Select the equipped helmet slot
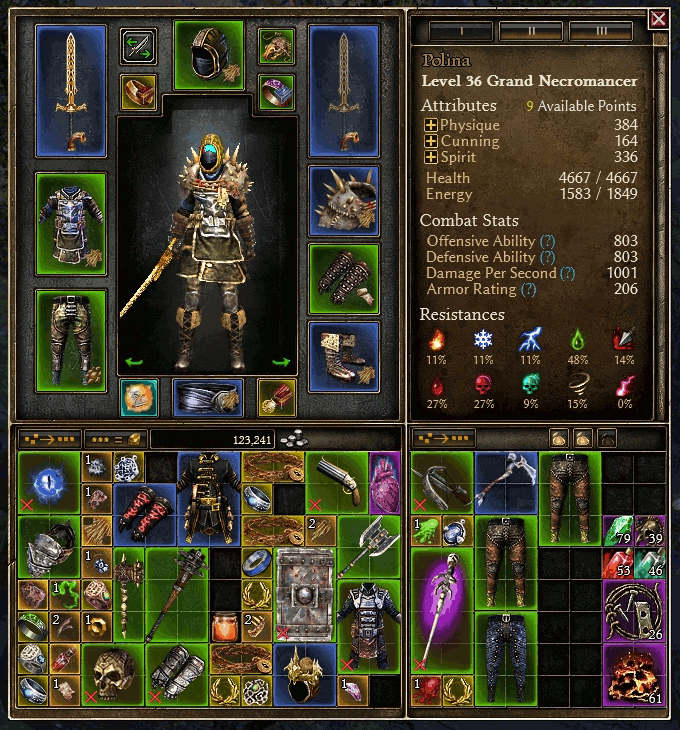 209,55
